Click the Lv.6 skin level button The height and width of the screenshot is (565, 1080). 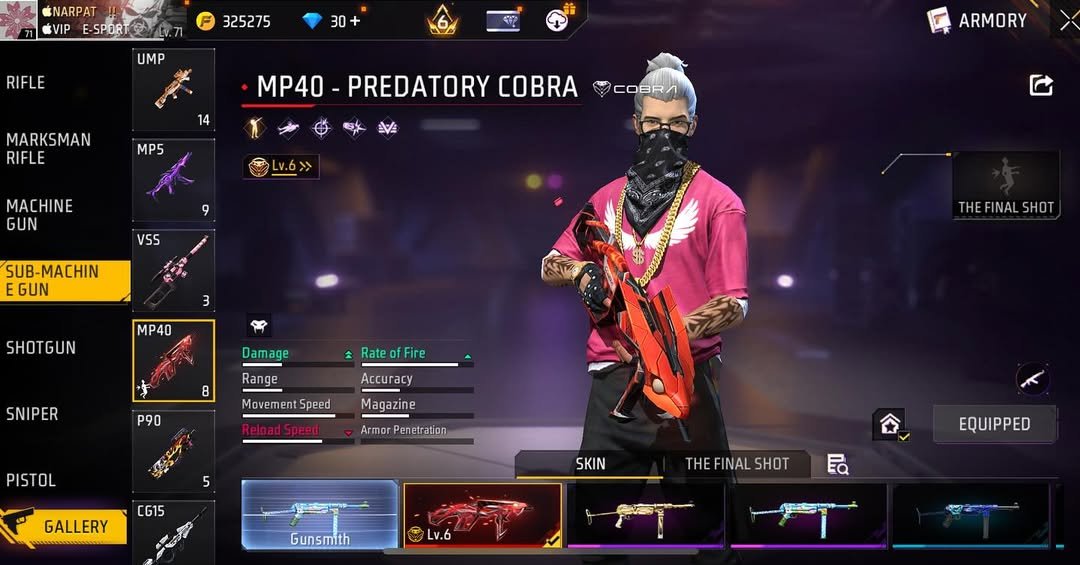[x=281, y=167]
